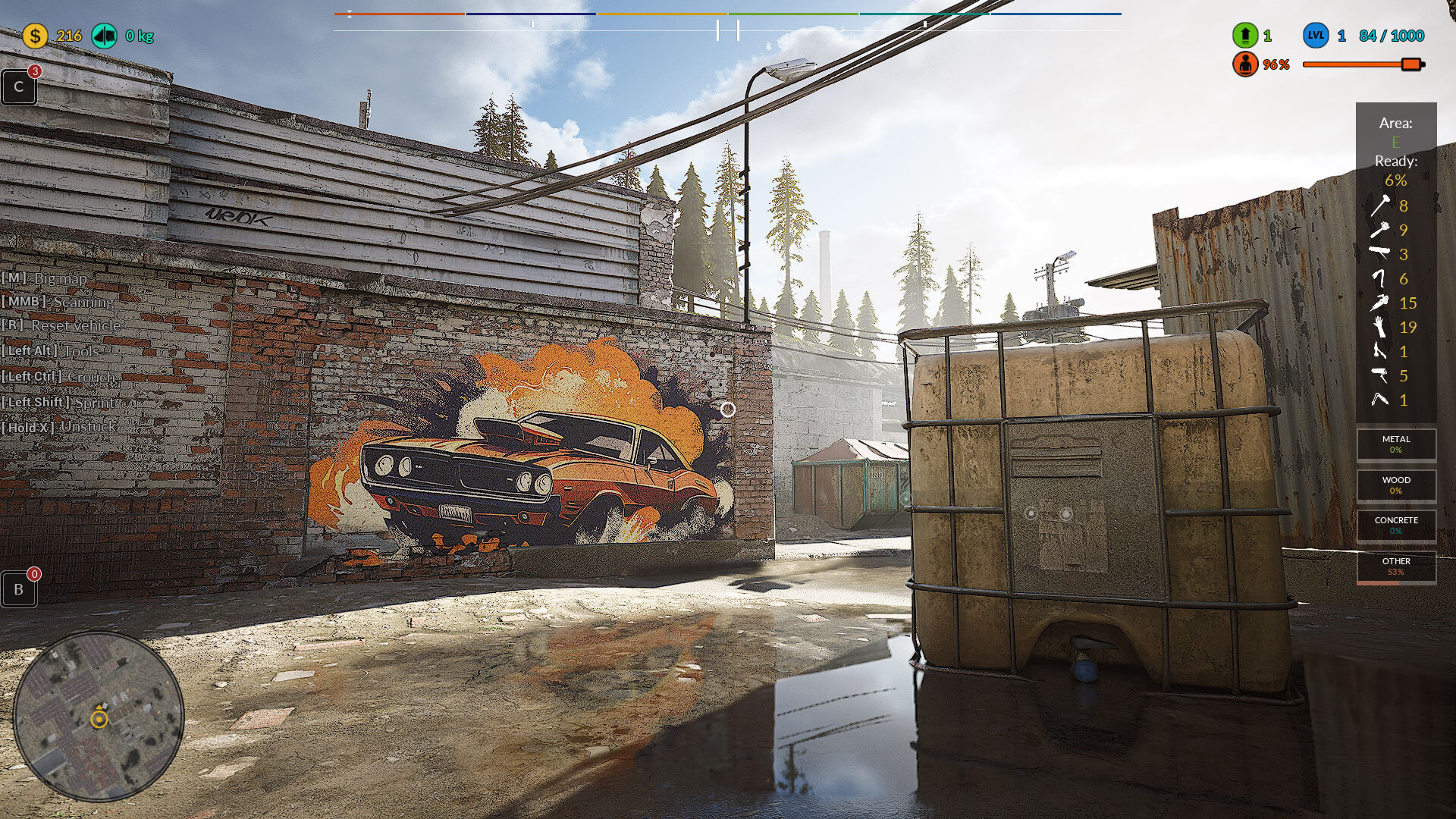Click the B button at left edge
1456x819 pixels.
pyautogui.click(x=19, y=589)
